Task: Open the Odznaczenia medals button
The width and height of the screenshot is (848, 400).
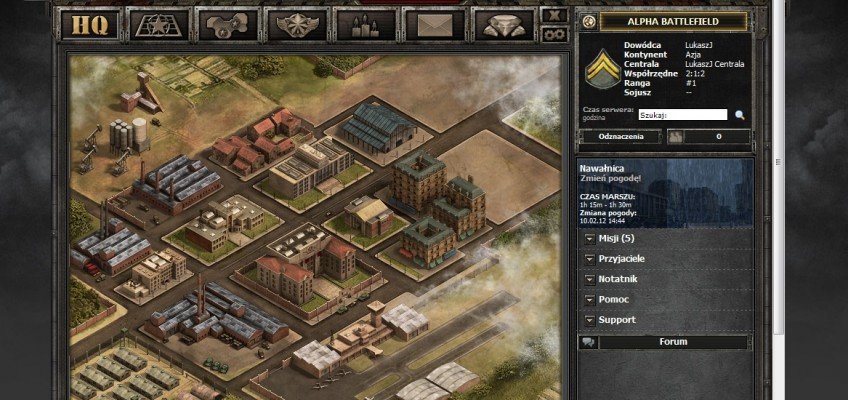Action: pyautogui.click(x=620, y=137)
